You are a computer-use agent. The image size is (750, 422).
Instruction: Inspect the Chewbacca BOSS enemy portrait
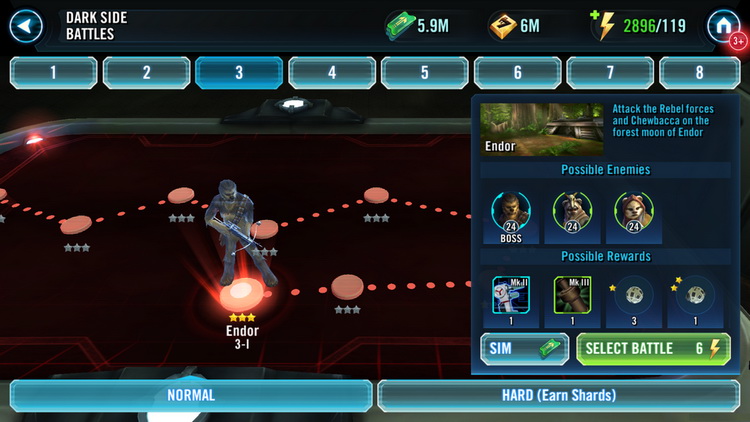(x=511, y=212)
